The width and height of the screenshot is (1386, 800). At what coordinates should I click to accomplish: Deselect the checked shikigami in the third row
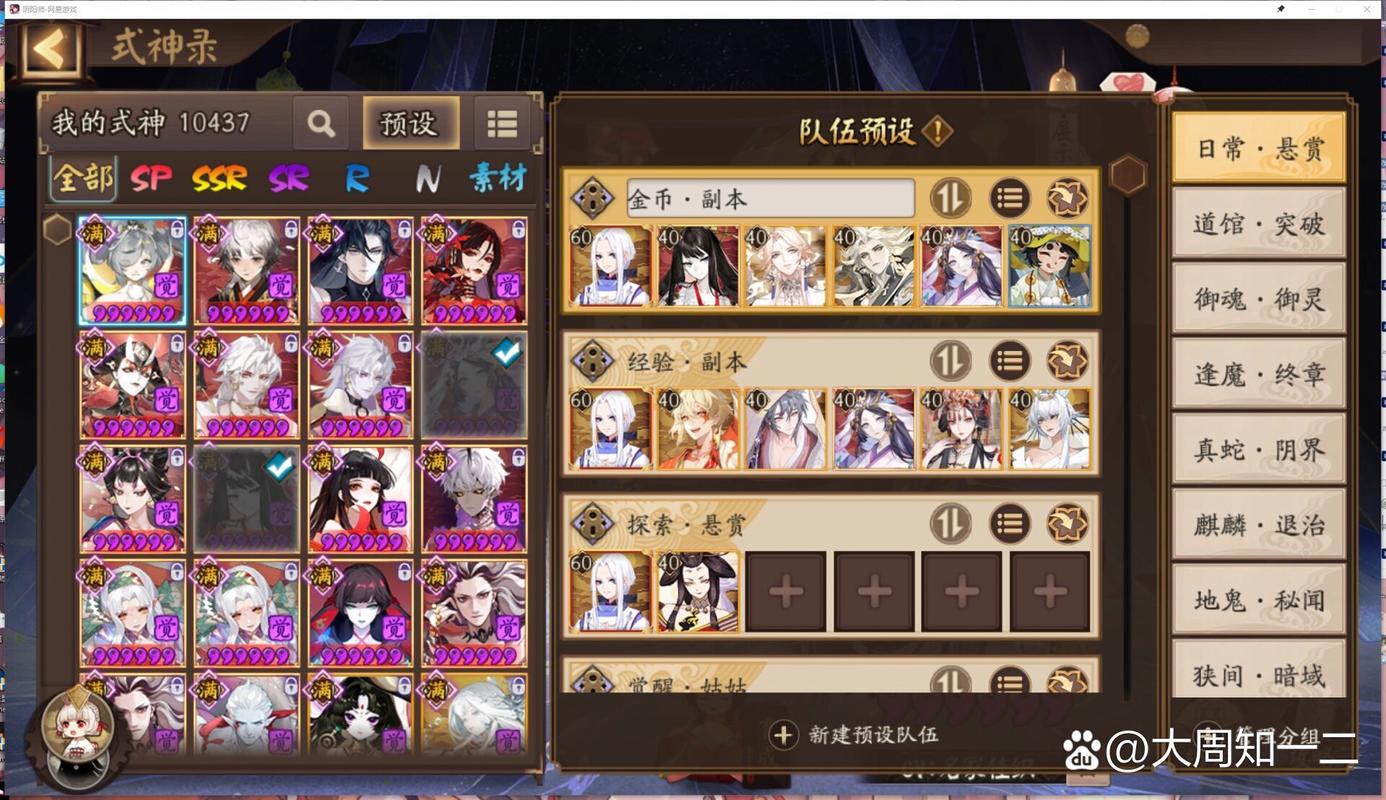[277, 466]
